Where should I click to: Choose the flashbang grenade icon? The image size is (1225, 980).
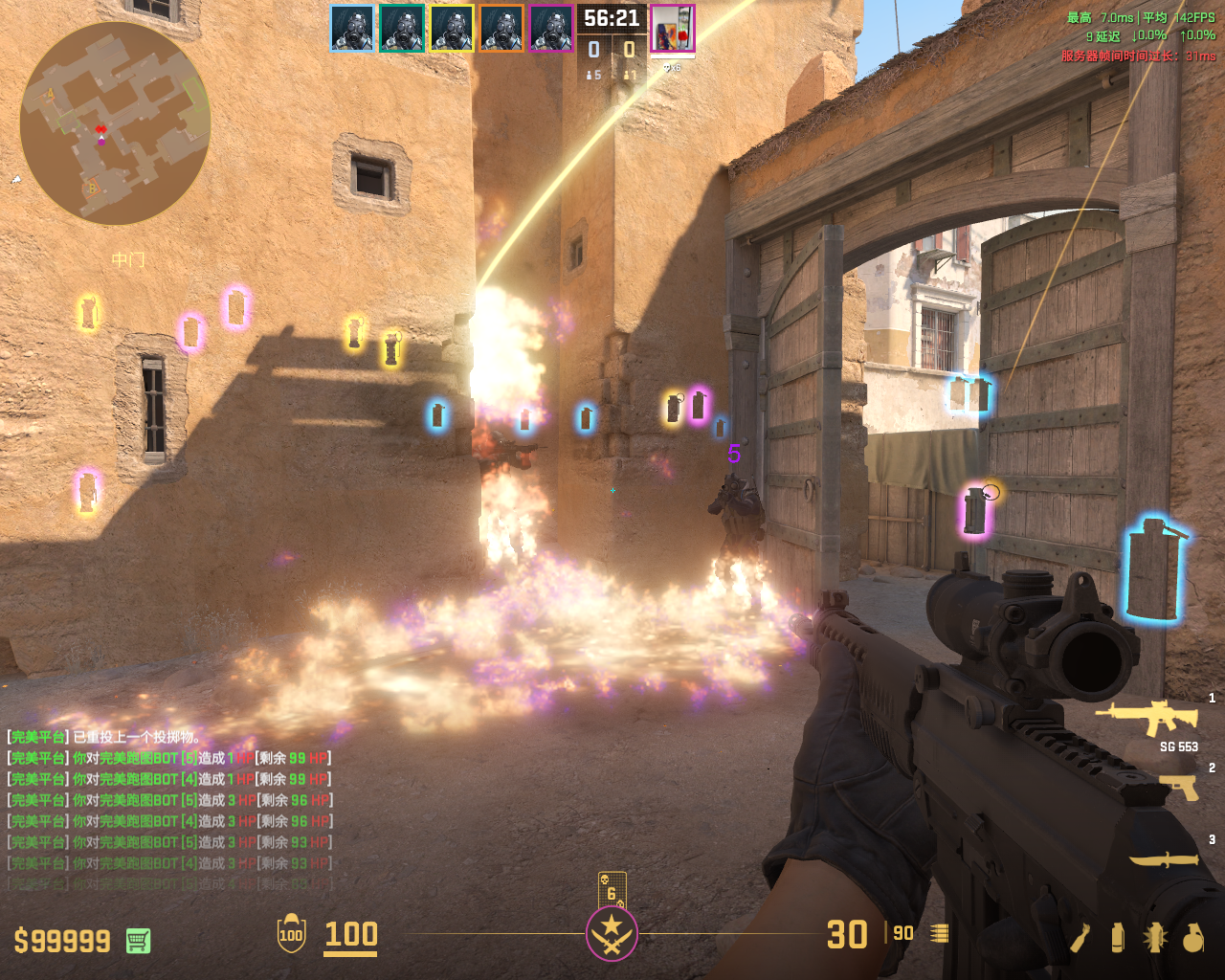pyautogui.click(x=1154, y=937)
